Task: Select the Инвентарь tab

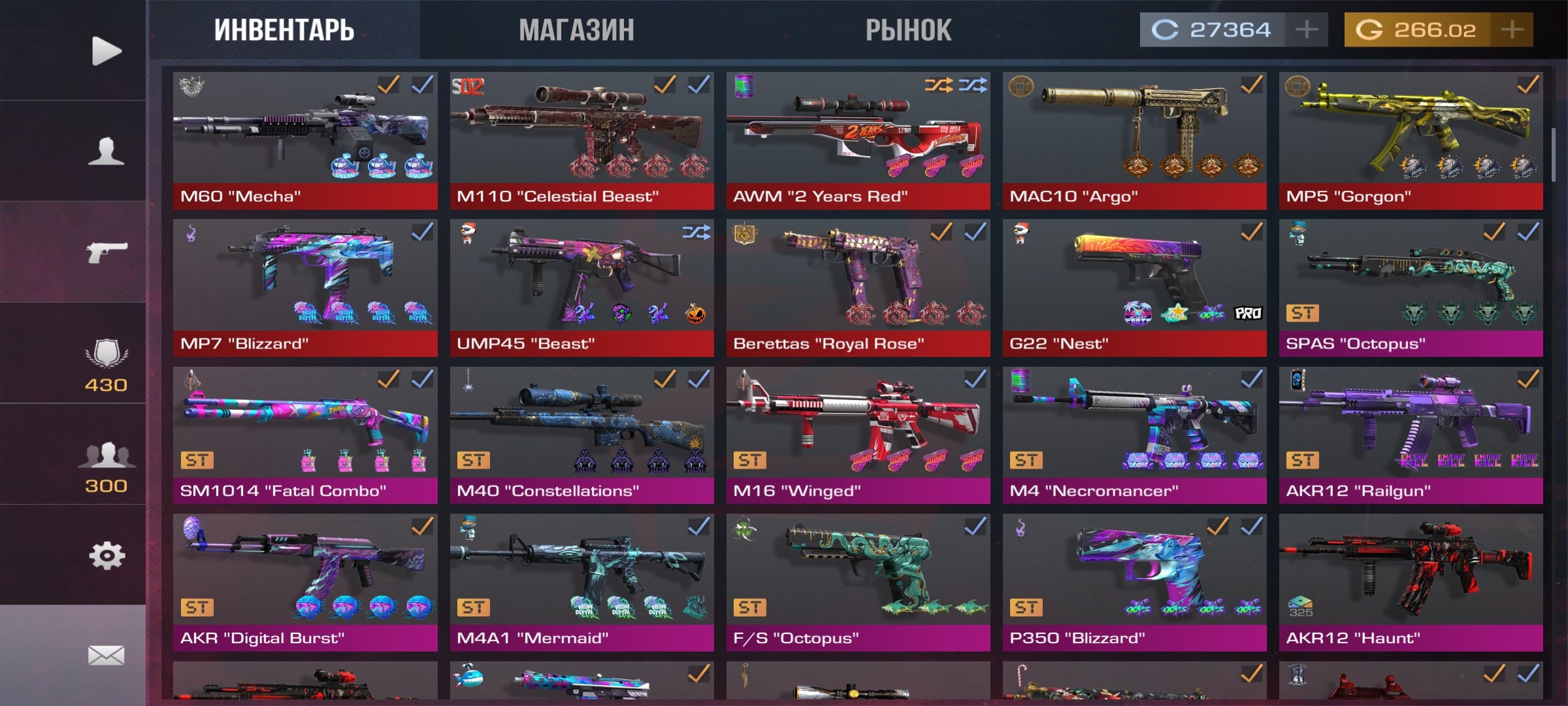Action: click(284, 30)
